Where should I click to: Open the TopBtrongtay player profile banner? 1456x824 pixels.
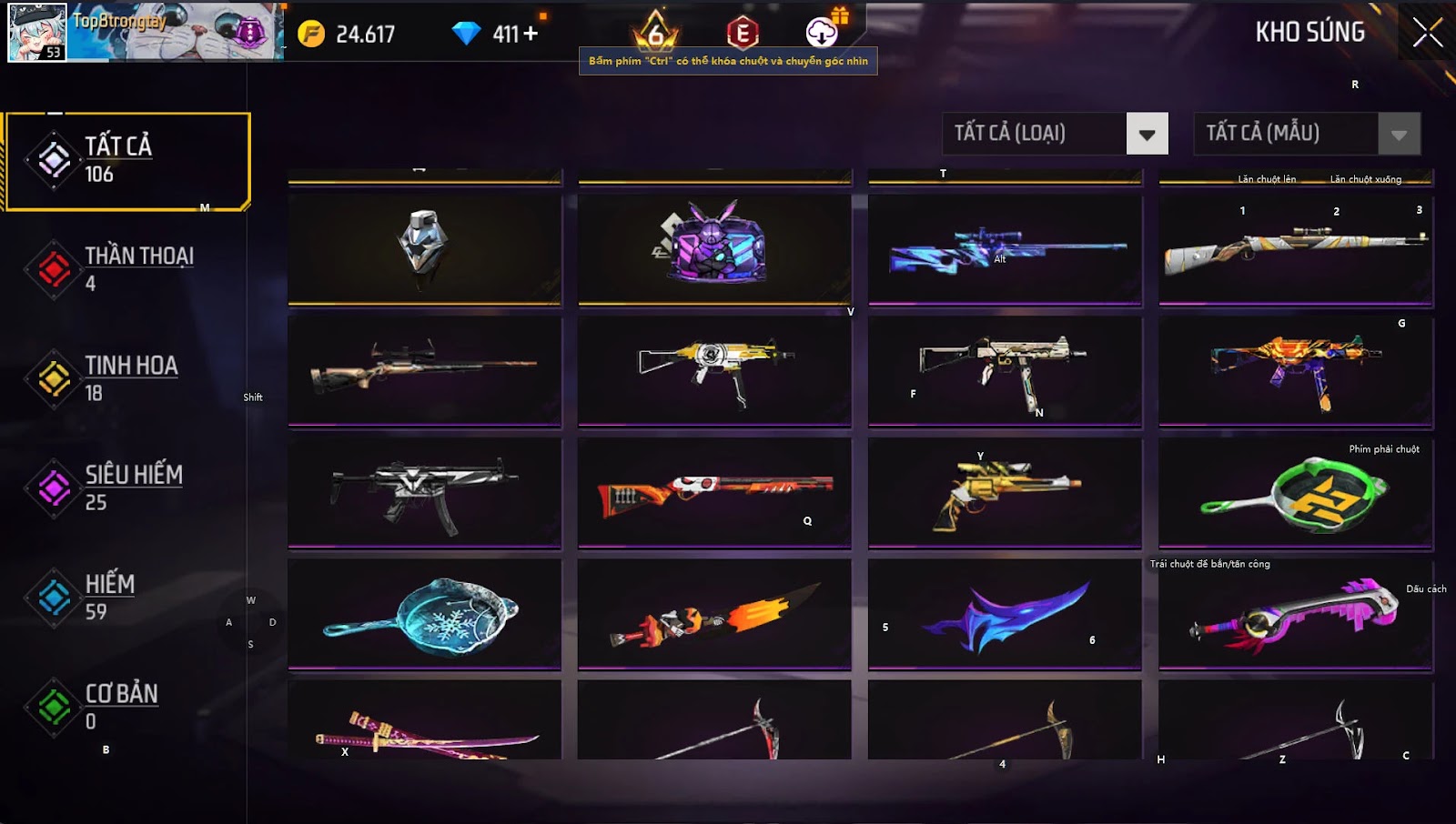click(146, 32)
